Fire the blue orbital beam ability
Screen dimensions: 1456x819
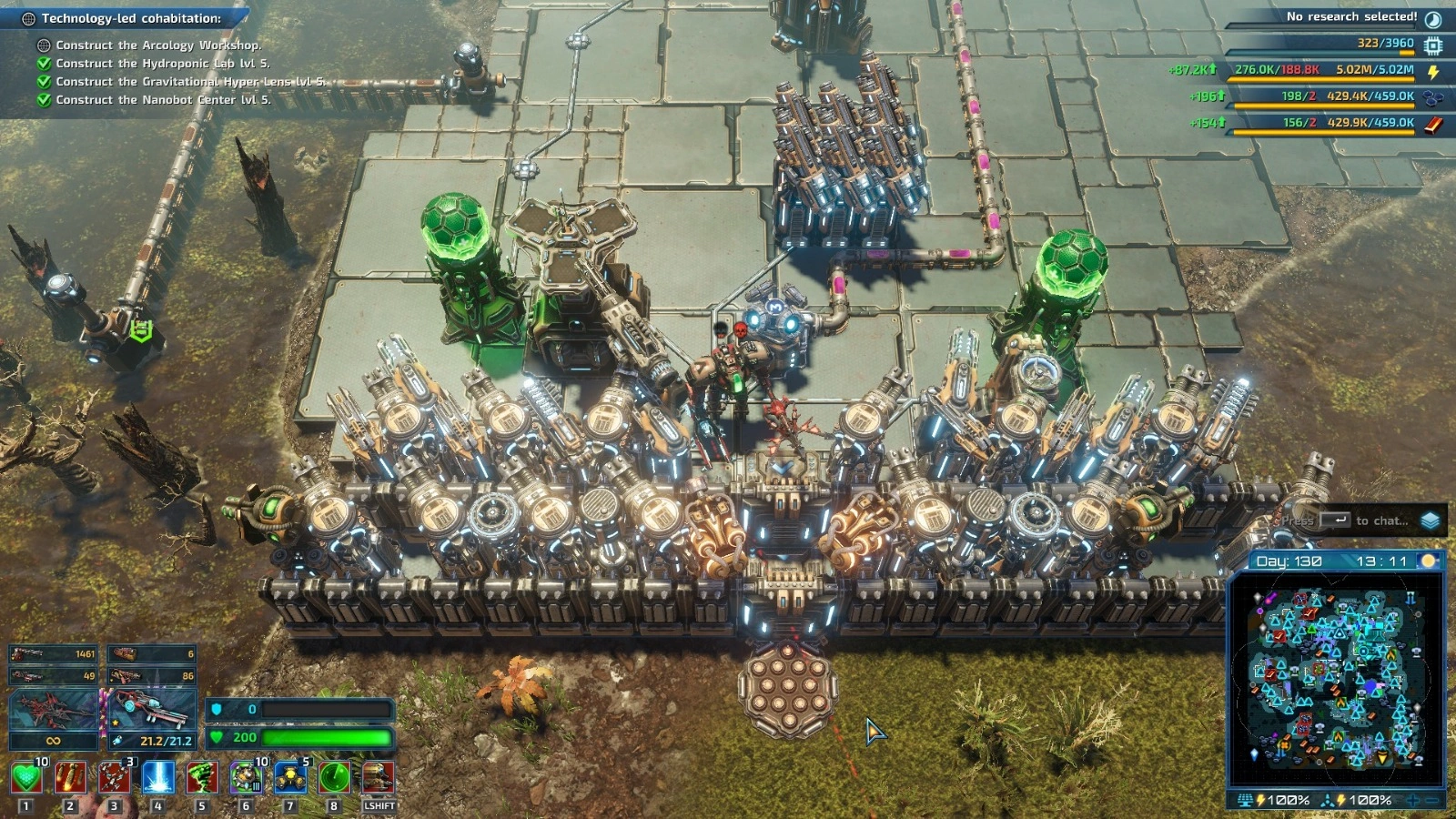click(158, 778)
